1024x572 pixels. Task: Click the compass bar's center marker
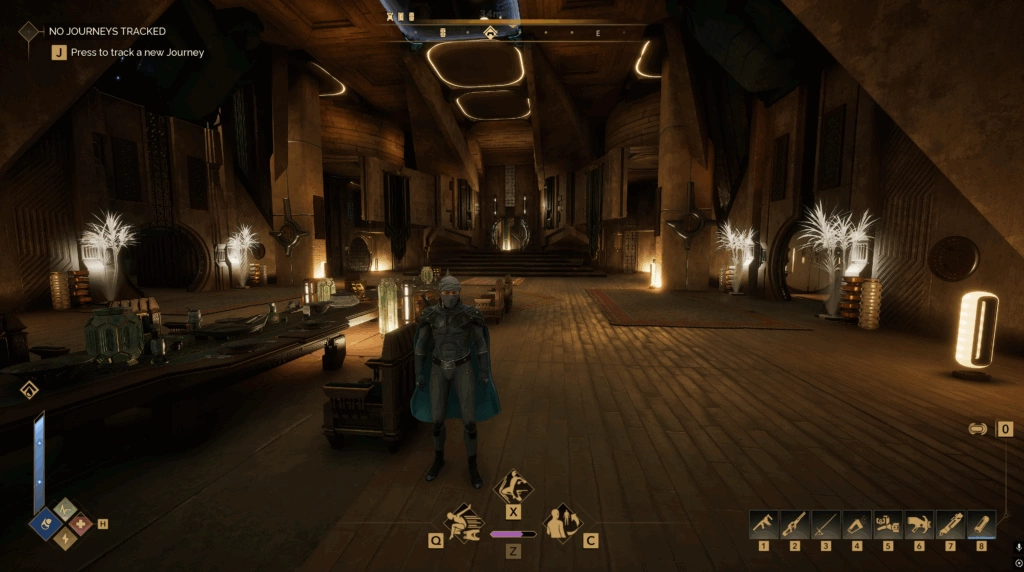point(490,33)
